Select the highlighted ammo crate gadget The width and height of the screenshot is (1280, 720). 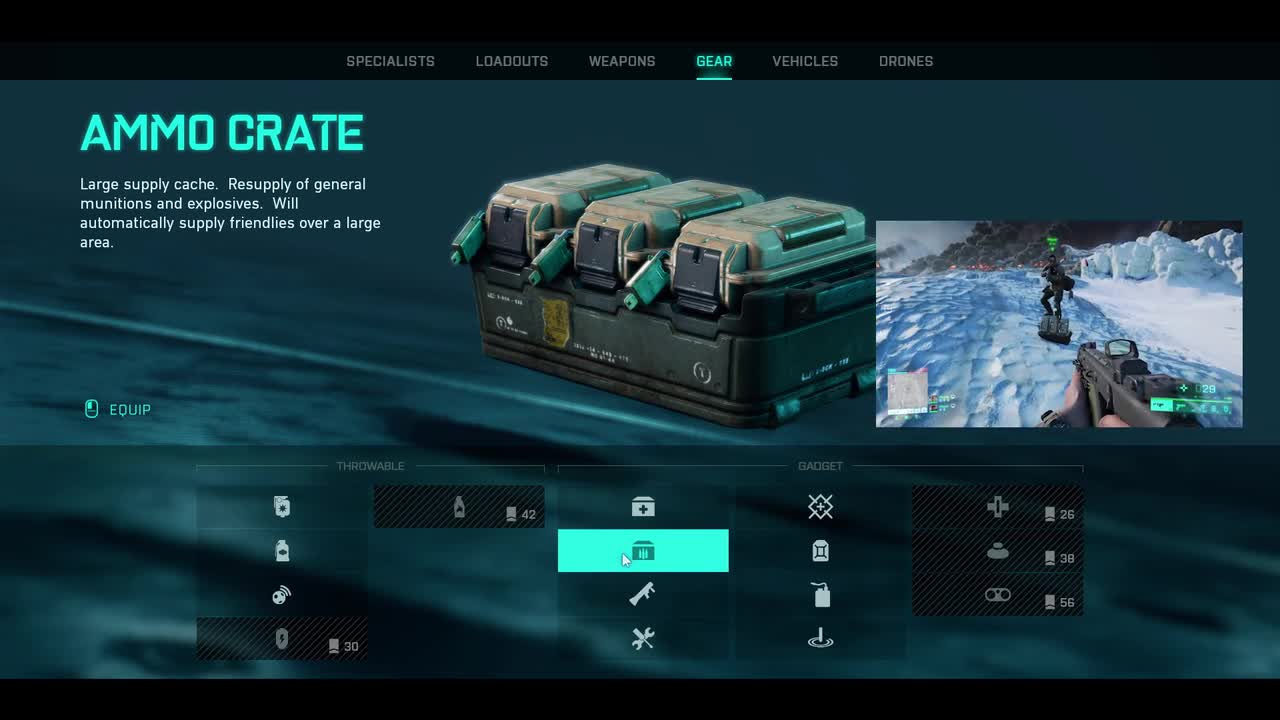[643, 551]
